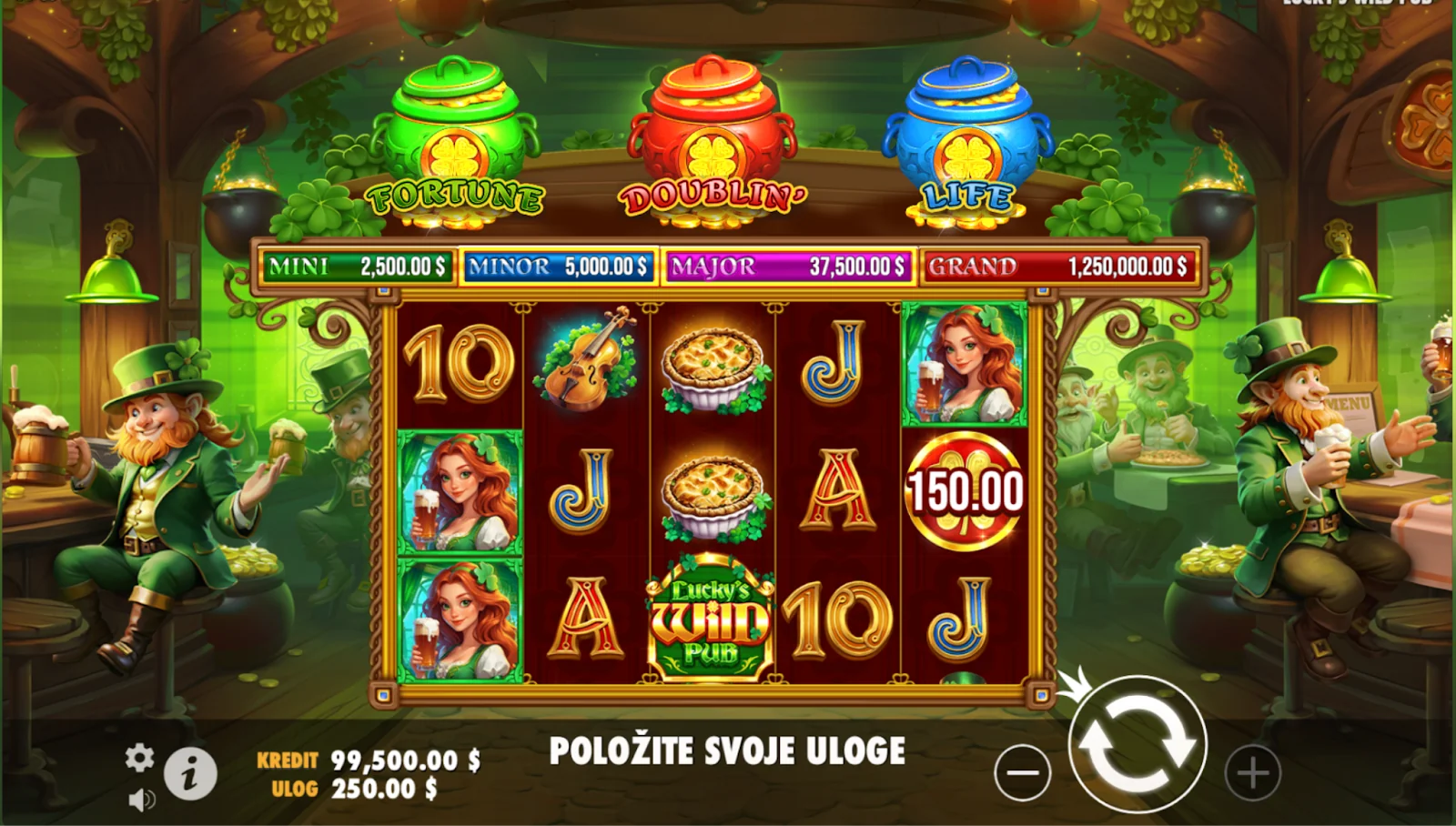Show the game info paytable
The width and height of the screenshot is (1456, 826).
point(190,774)
